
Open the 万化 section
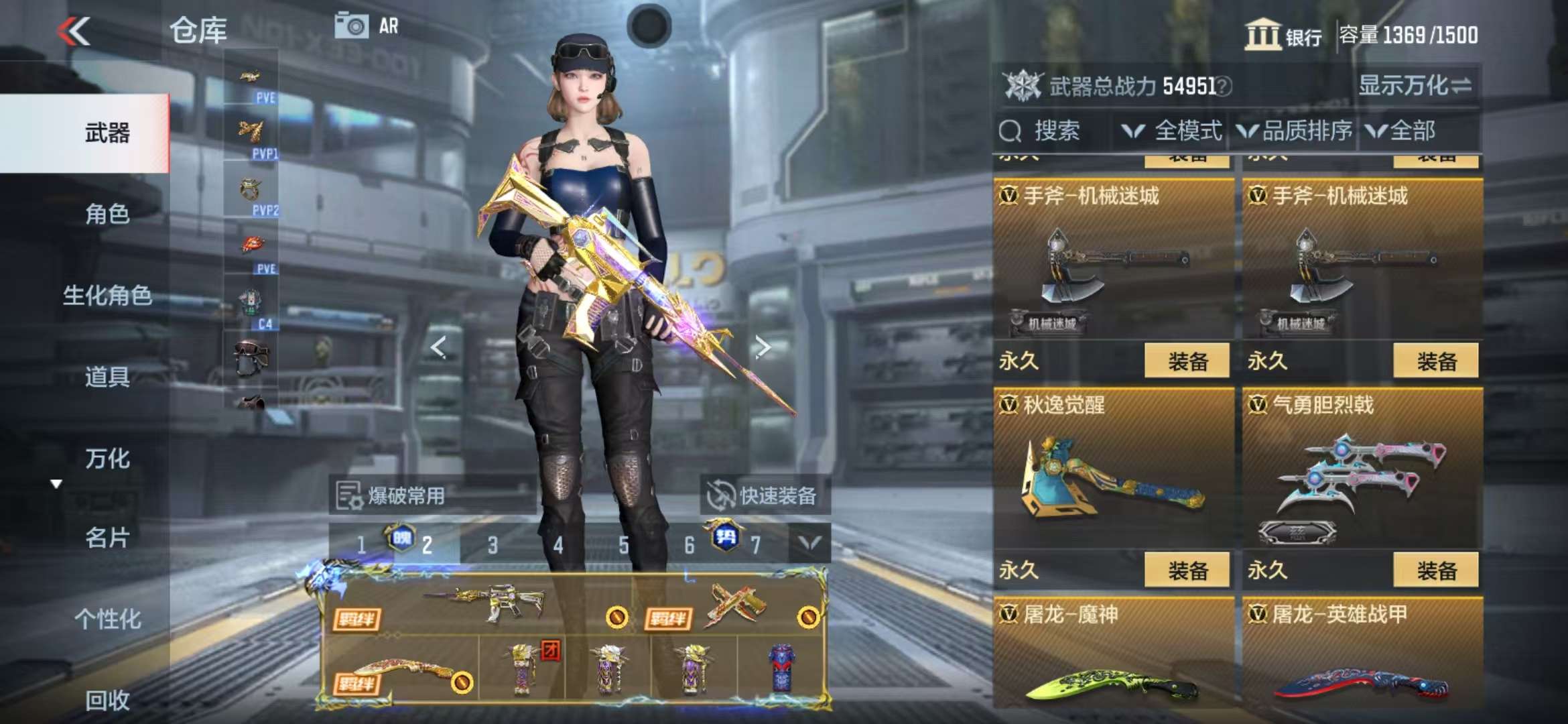pos(107,459)
